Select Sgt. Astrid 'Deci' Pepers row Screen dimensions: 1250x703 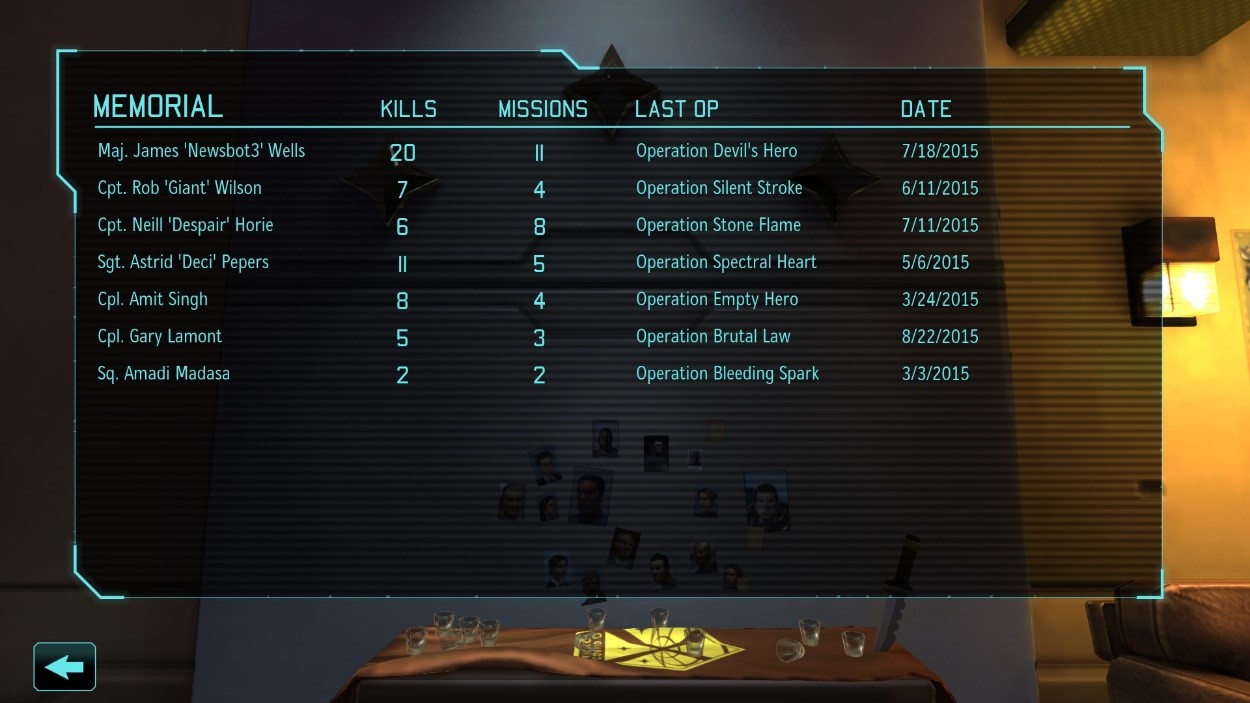coord(183,262)
